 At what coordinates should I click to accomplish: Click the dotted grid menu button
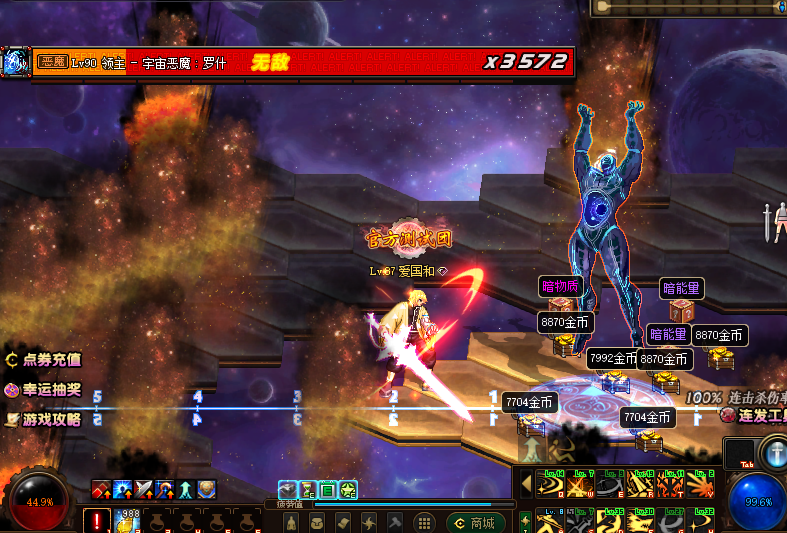[x=424, y=522]
